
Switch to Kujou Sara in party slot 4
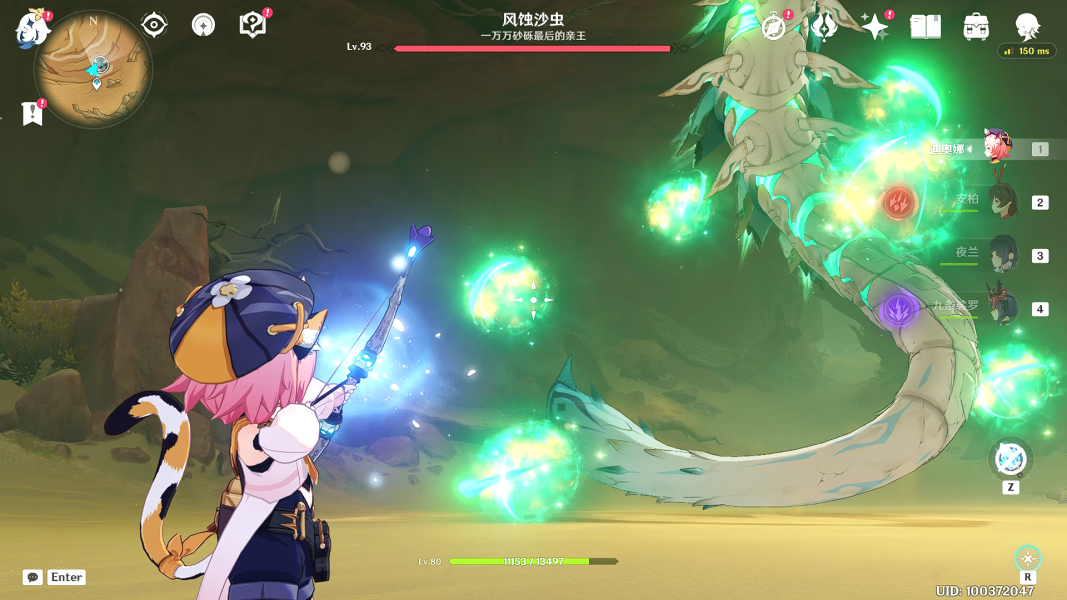coord(1001,308)
